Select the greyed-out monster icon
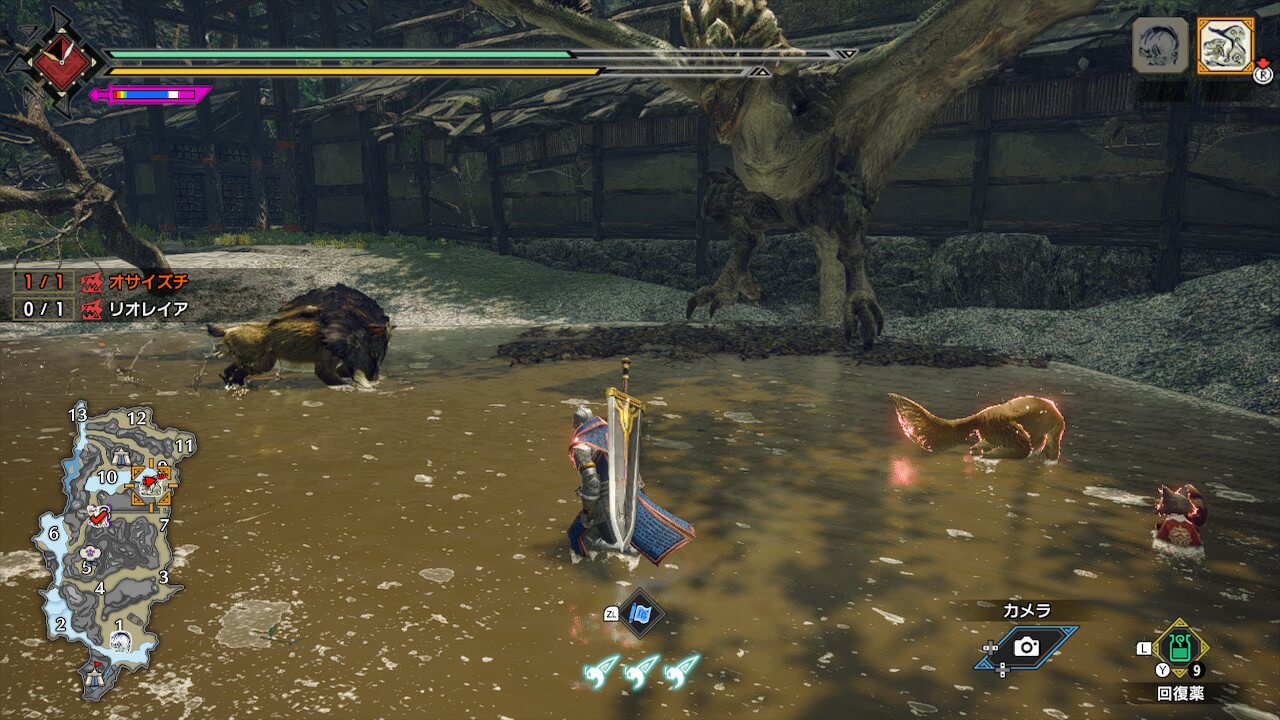Image resolution: width=1280 pixels, height=720 pixels. coord(1160,46)
